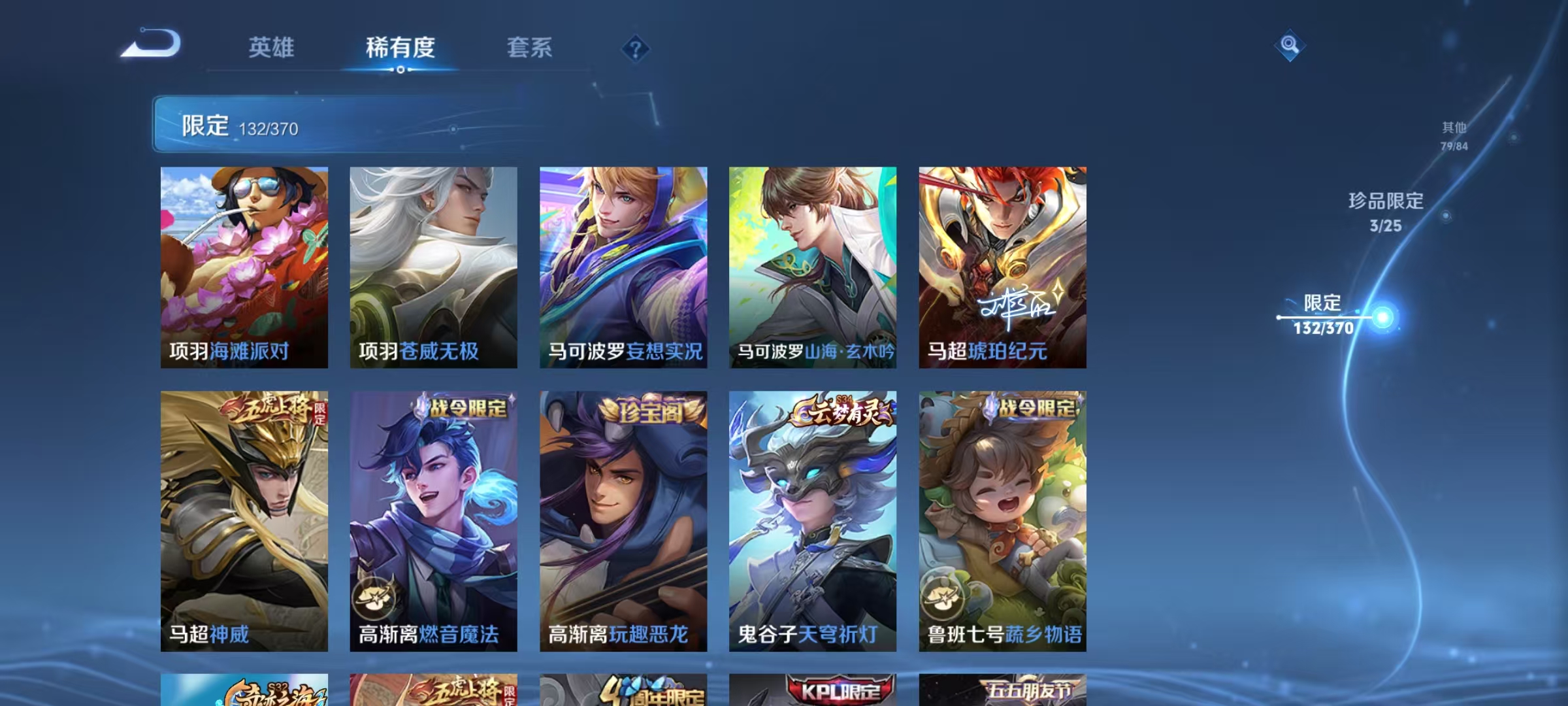1568x706 pixels.
Task: Switch to the 英雄 tab
Action: [272, 47]
